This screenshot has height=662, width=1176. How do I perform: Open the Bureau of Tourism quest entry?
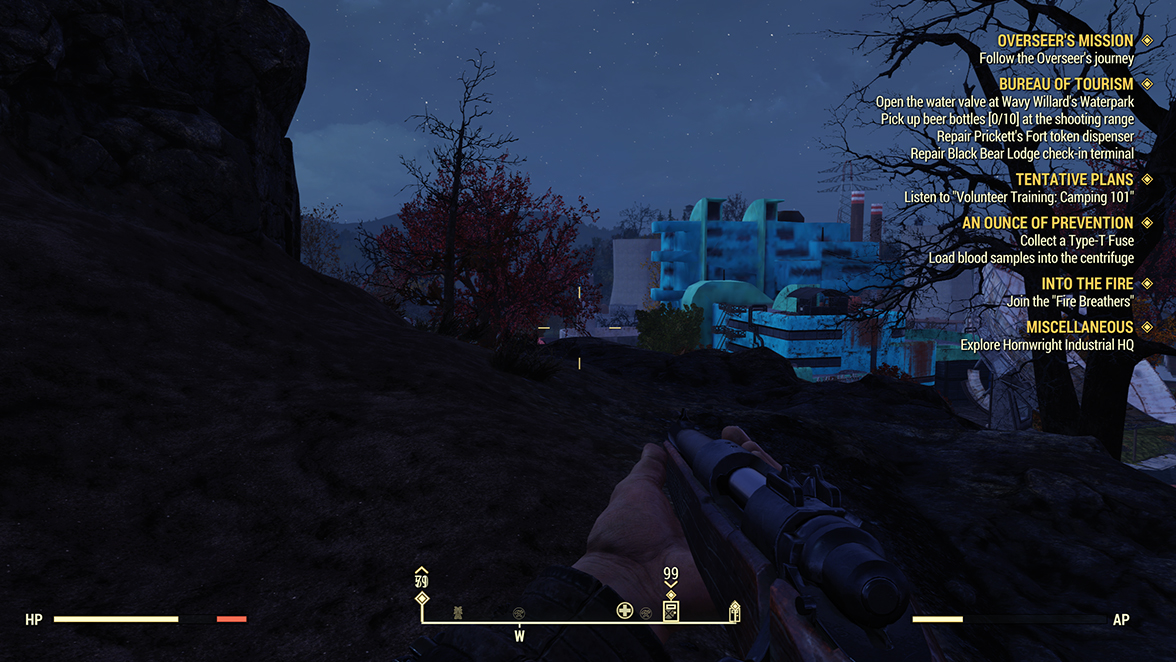[1065, 84]
